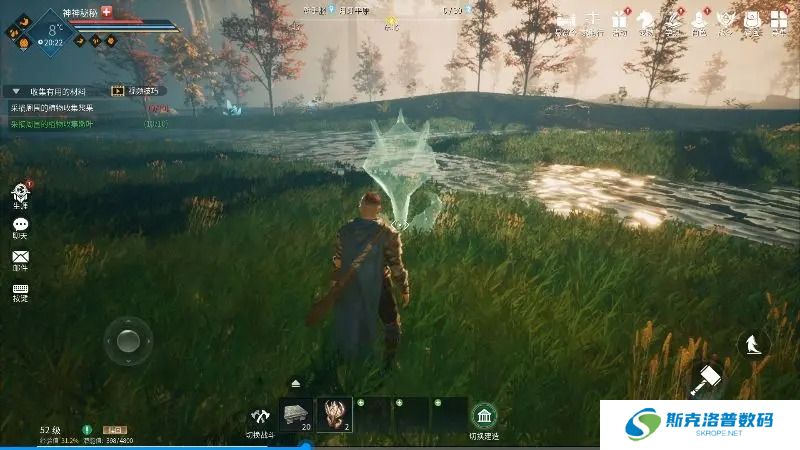Open the gift box menu icon
This screenshot has height=450, width=800.
(618, 19)
